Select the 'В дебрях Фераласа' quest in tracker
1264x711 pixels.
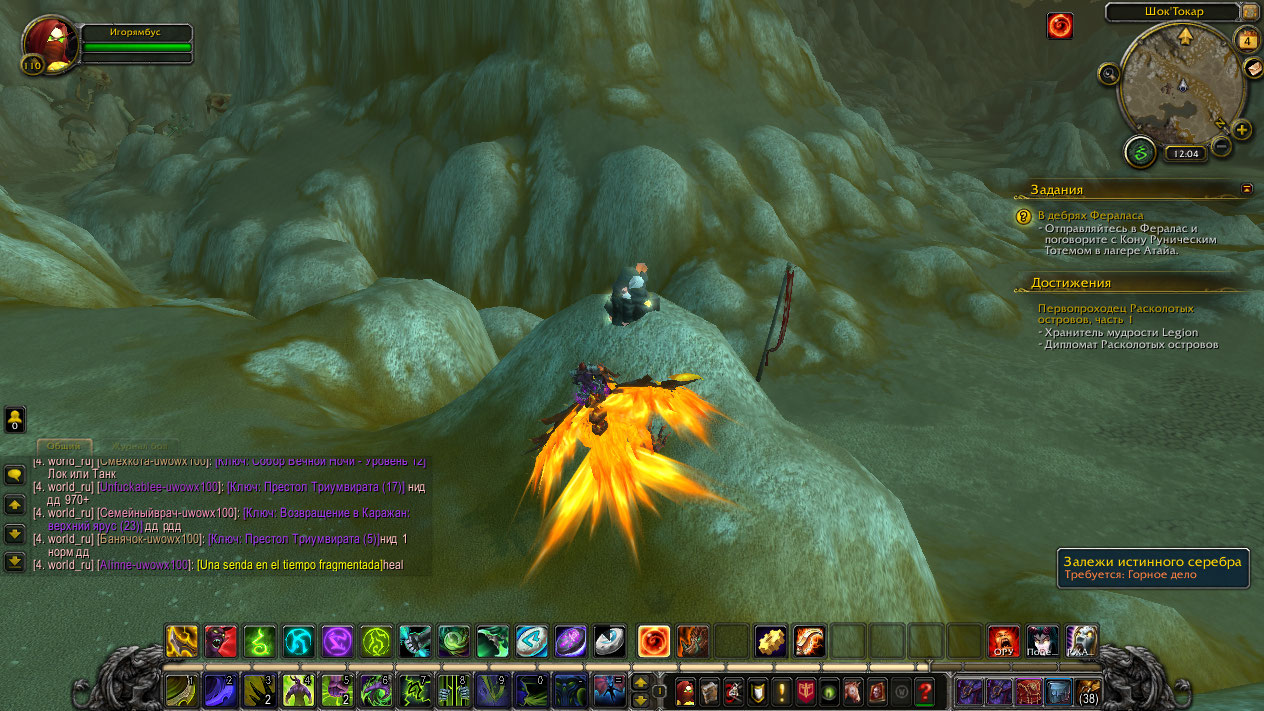pyautogui.click(x=1090, y=215)
